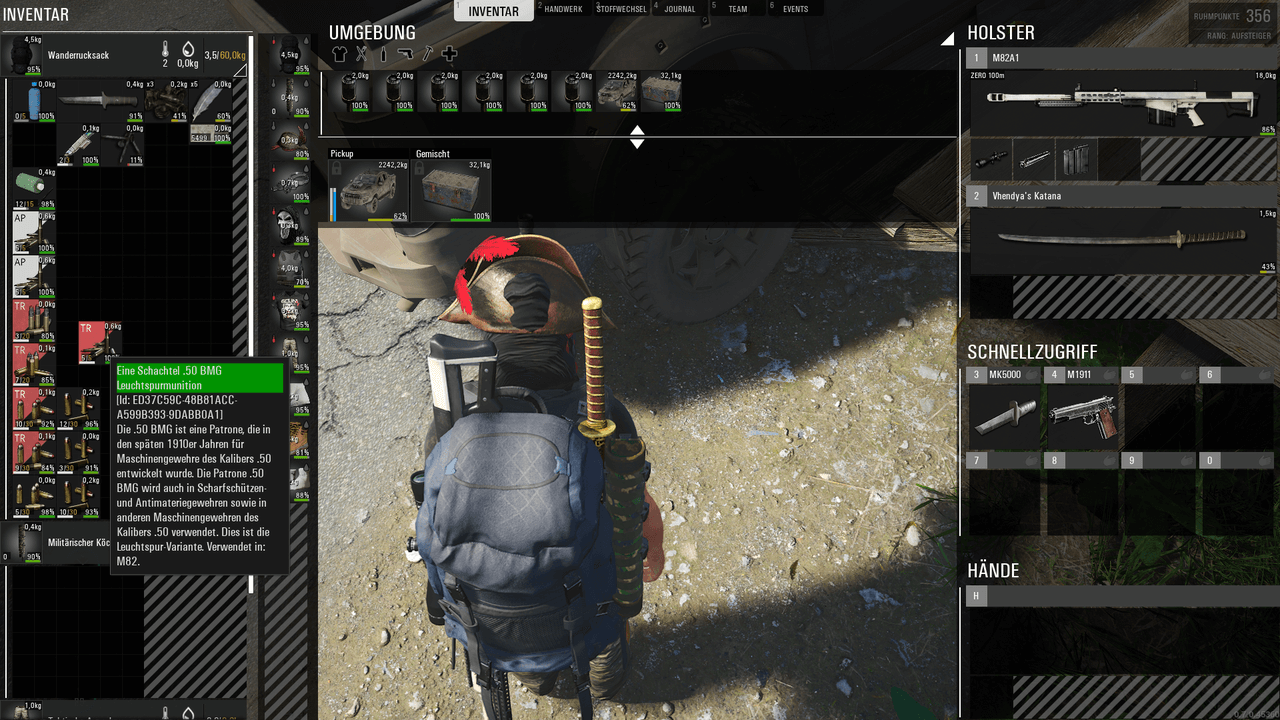This screenshot has width=1280, height=720.
Task: Filter surroundings by medical cross icon
Action: (449, 54)
